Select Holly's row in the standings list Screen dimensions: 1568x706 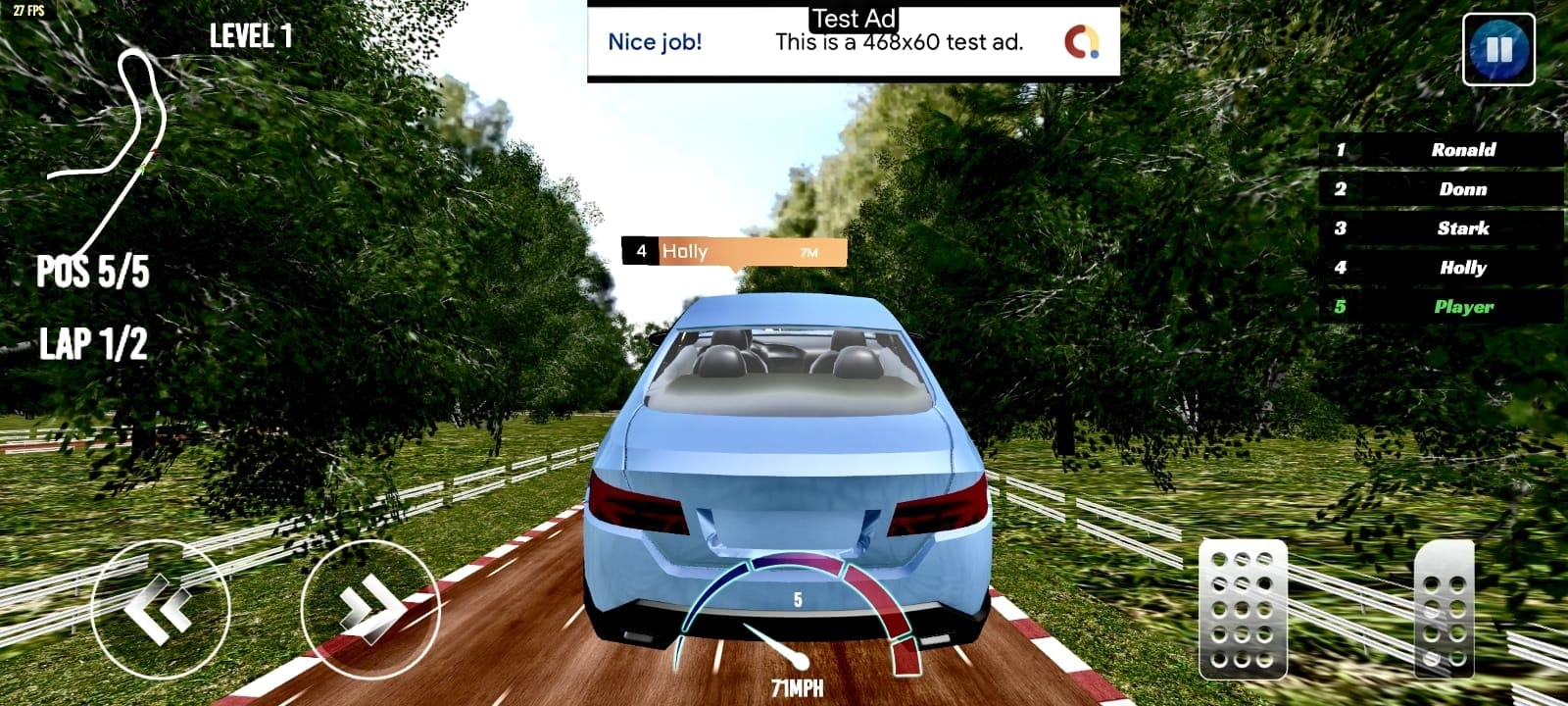click(1442, 268)
